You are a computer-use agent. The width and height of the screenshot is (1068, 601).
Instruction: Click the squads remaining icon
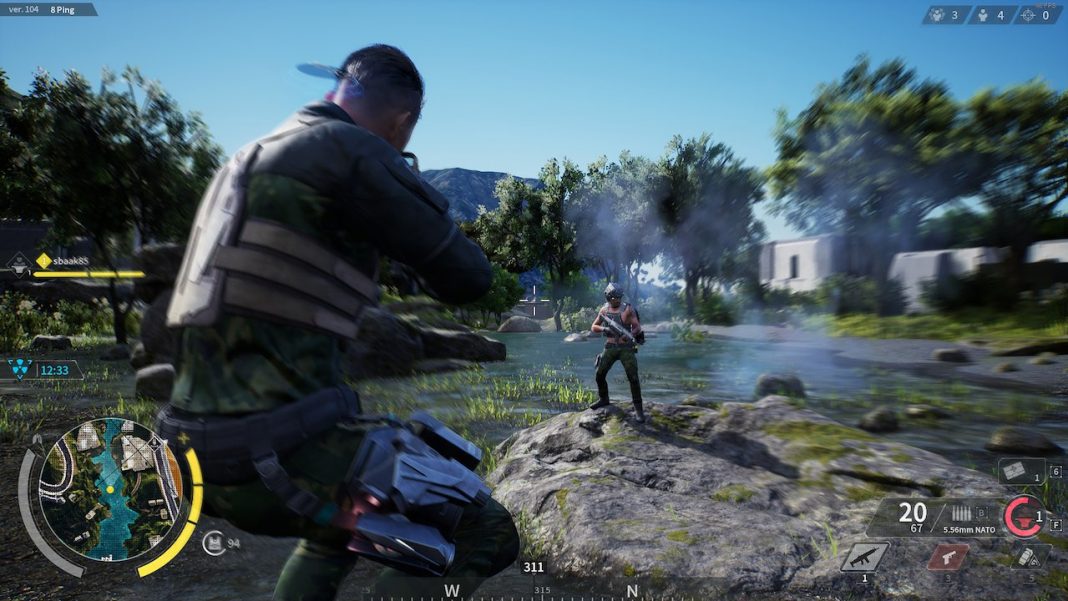pos(937,15)
